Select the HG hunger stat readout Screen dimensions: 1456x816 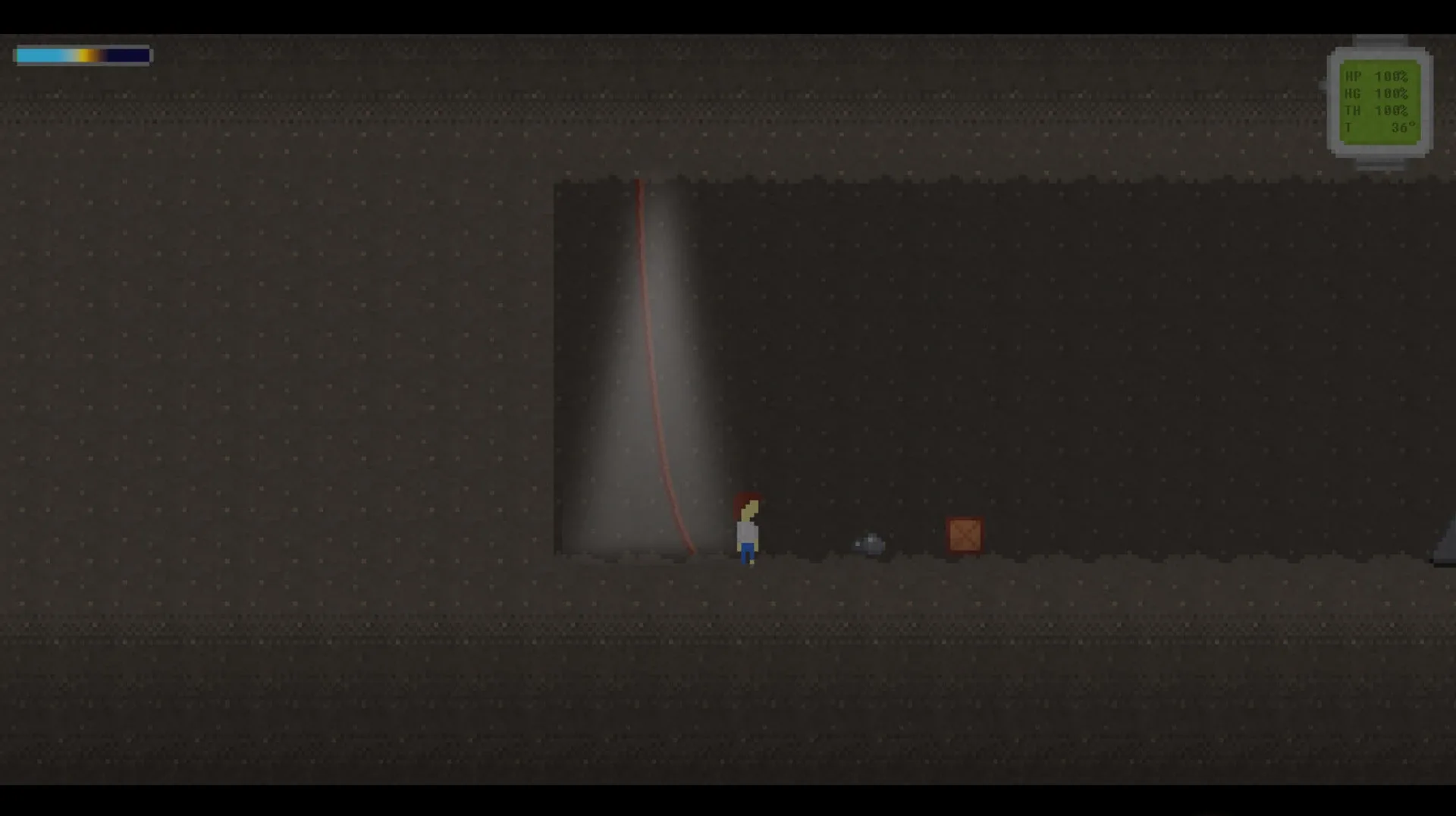click(x=1375, y=93)
